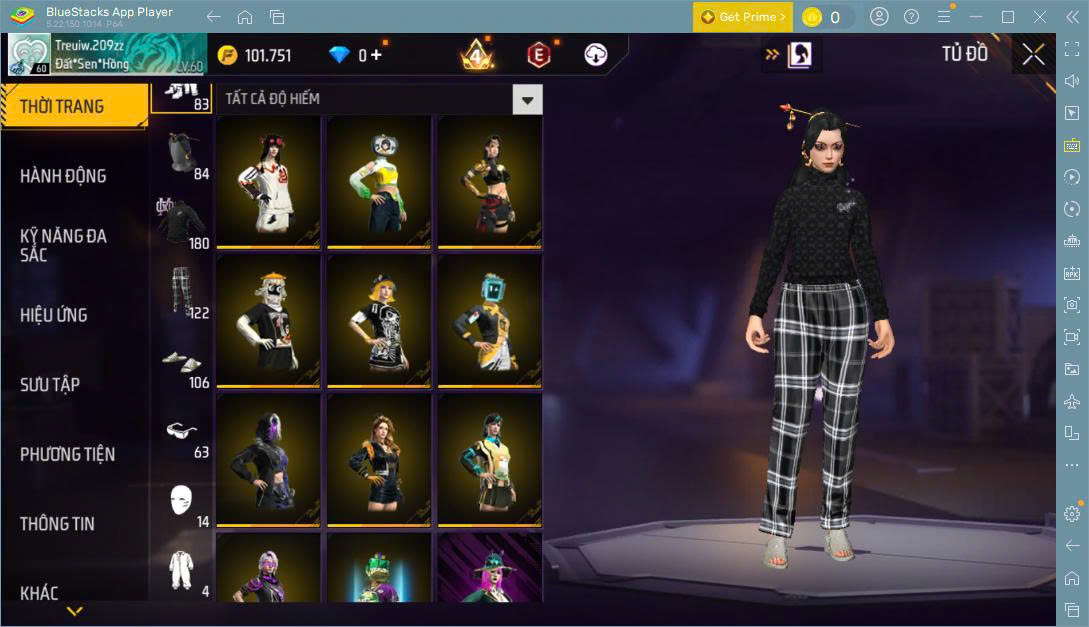
Task: Select the HIỆU ỨNG tab
Action: (x=54, y=315)
